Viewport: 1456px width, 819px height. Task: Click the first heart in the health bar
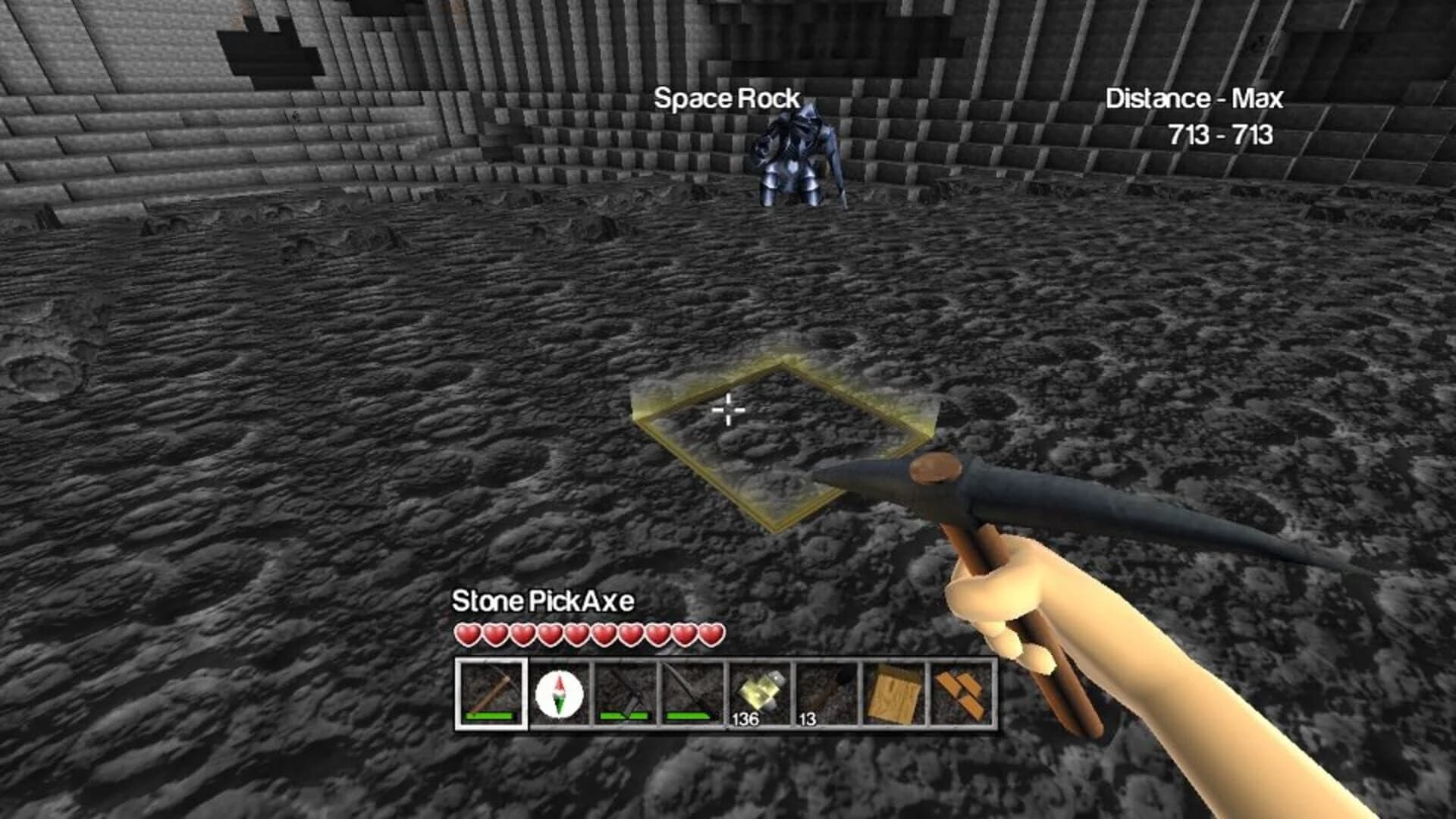coord(468,633)
